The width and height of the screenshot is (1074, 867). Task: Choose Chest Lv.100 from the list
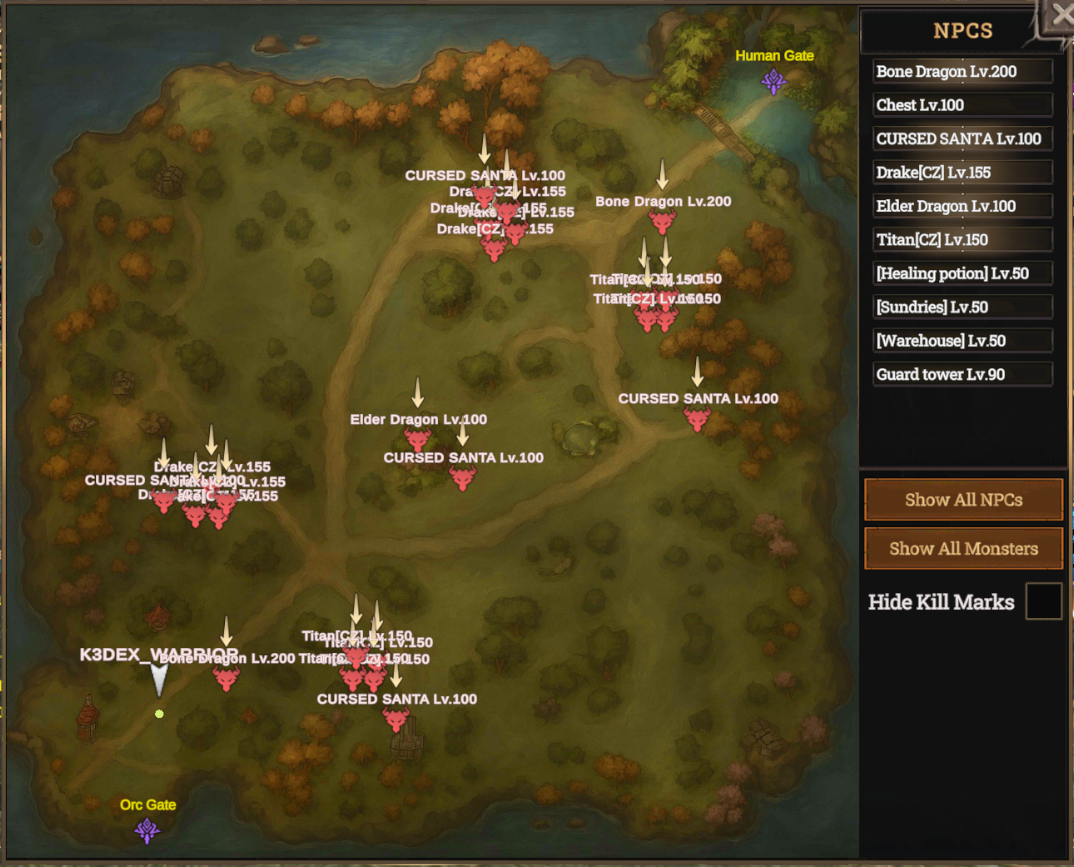[962, 105]
